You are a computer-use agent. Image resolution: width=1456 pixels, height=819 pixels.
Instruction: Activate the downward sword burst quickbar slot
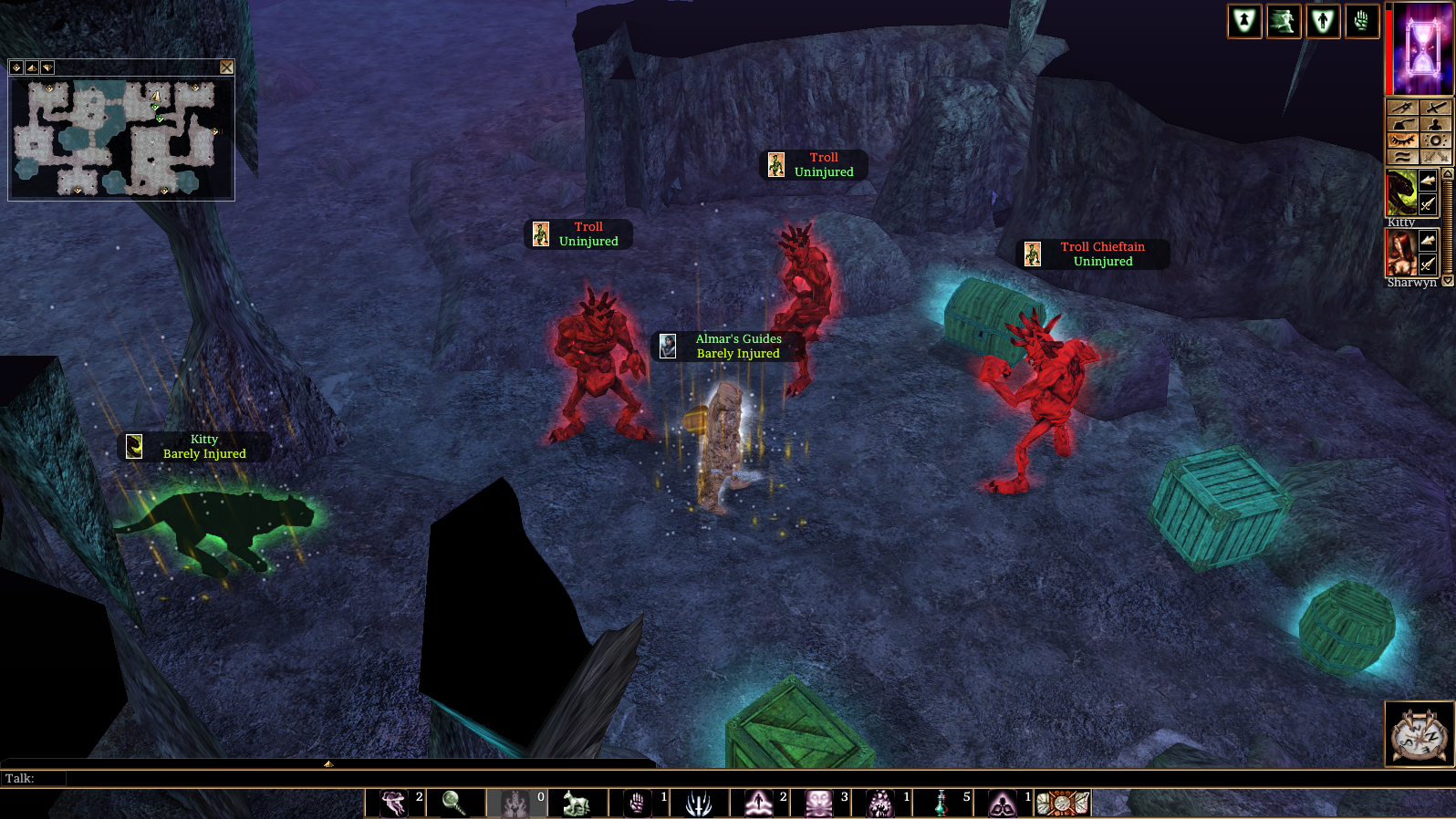[699, 803]
